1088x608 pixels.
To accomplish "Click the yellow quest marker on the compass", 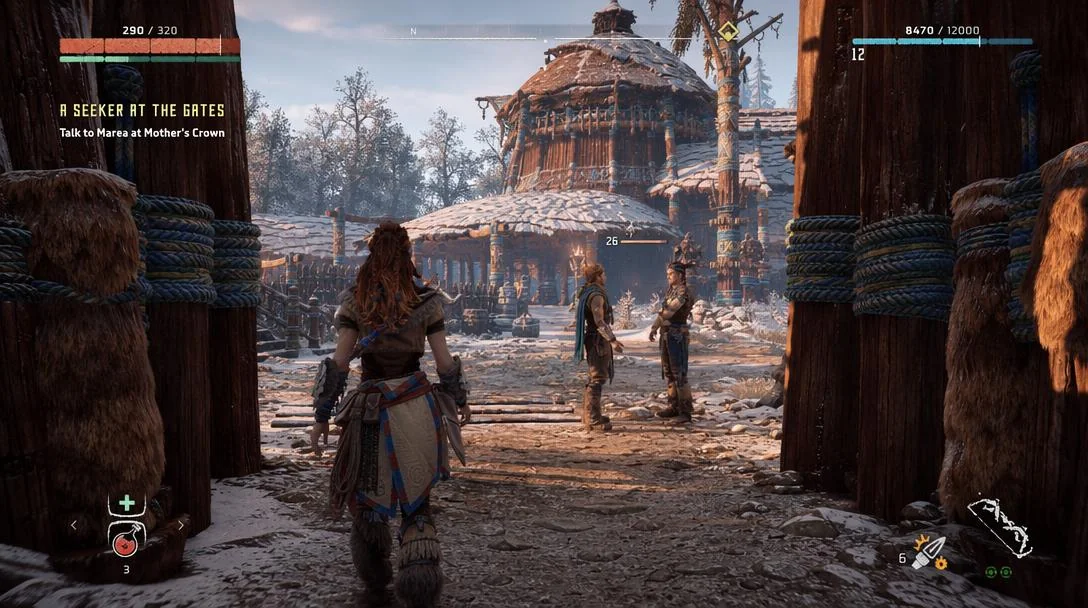I will [x=729, y=32].
